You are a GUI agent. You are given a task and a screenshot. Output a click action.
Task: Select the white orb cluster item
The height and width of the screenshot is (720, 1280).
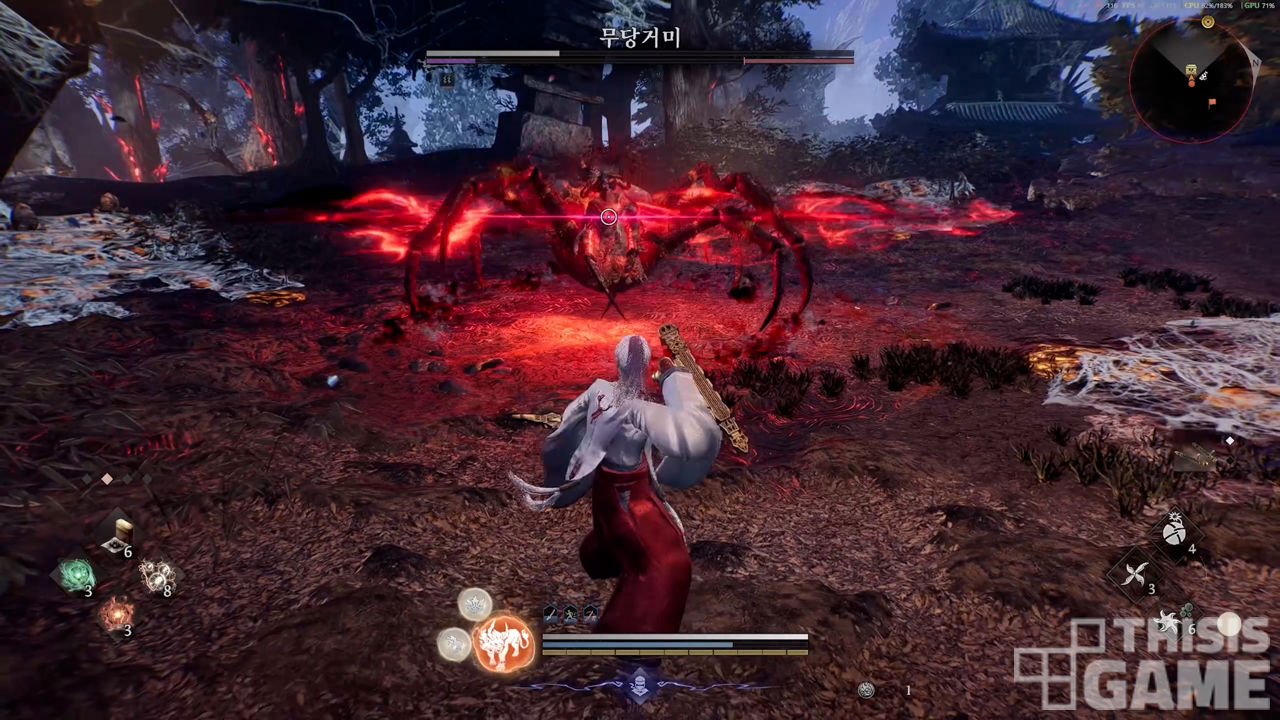[155, 575]
